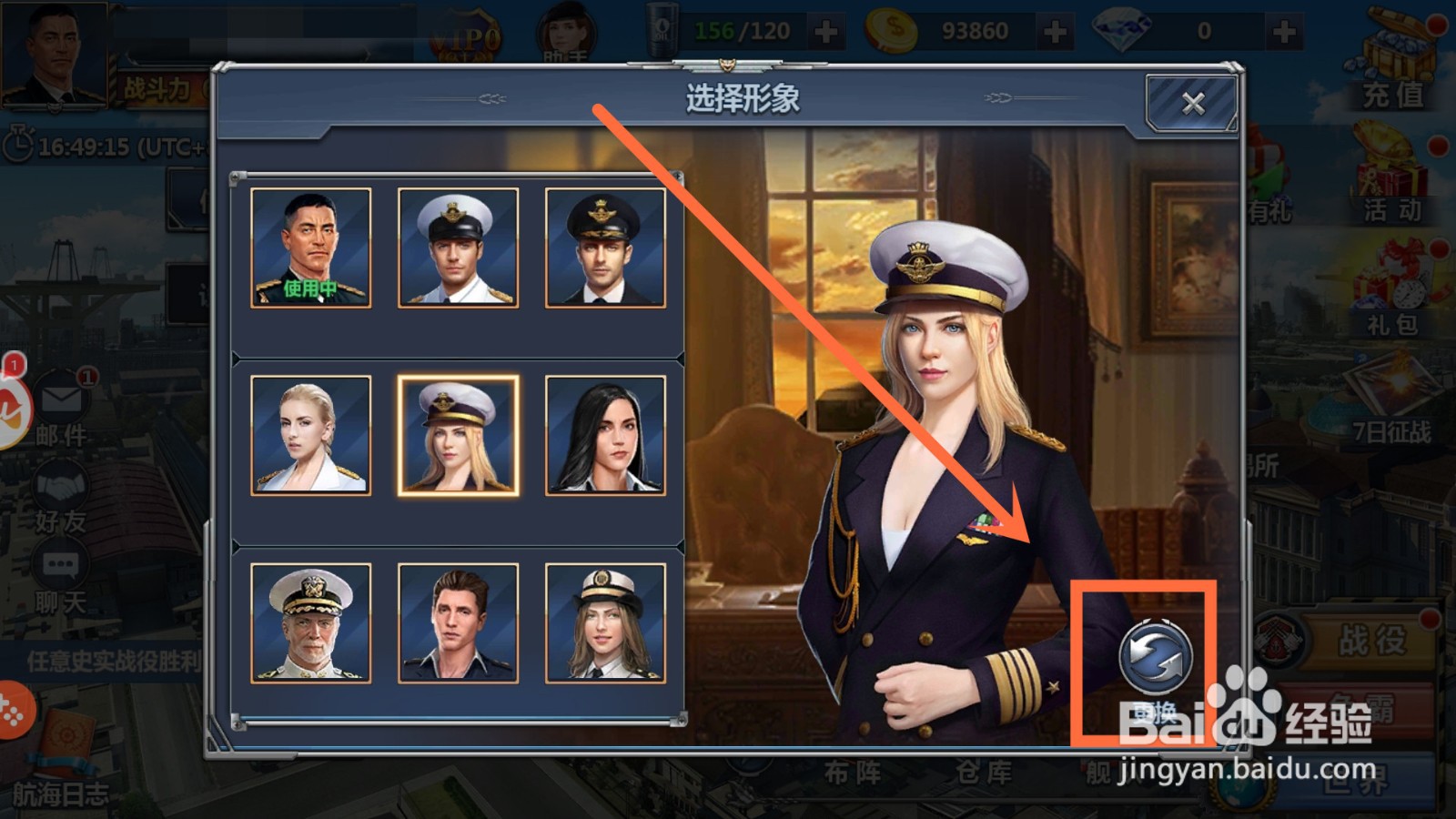This screenshot has width=1456, height=819.
Task: Select the gold-framed blonde captain avatar
Action: point(458,434)
